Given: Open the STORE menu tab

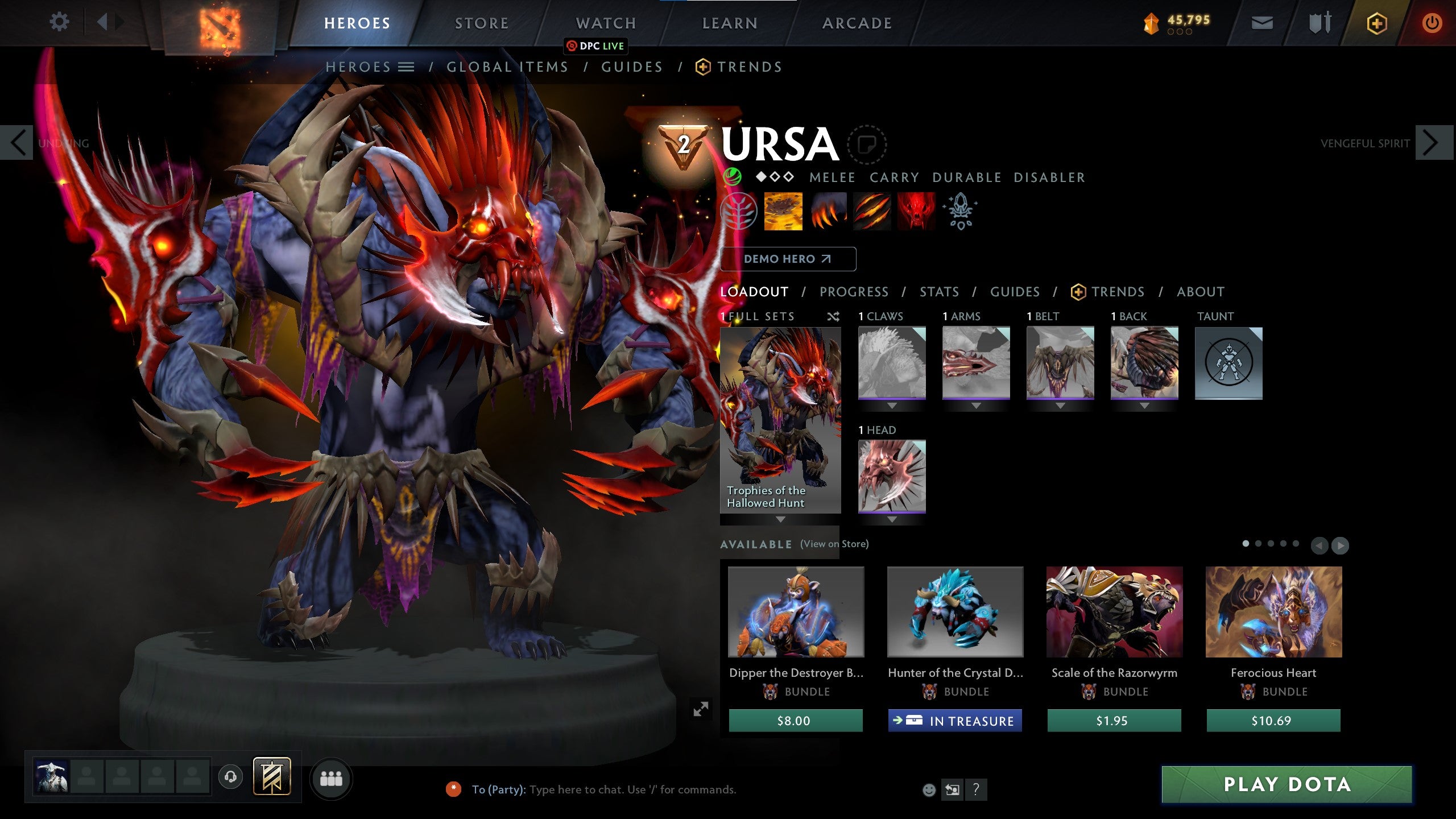Looking at the screenshot, I should pyautogui.click(x=481, y=23).
